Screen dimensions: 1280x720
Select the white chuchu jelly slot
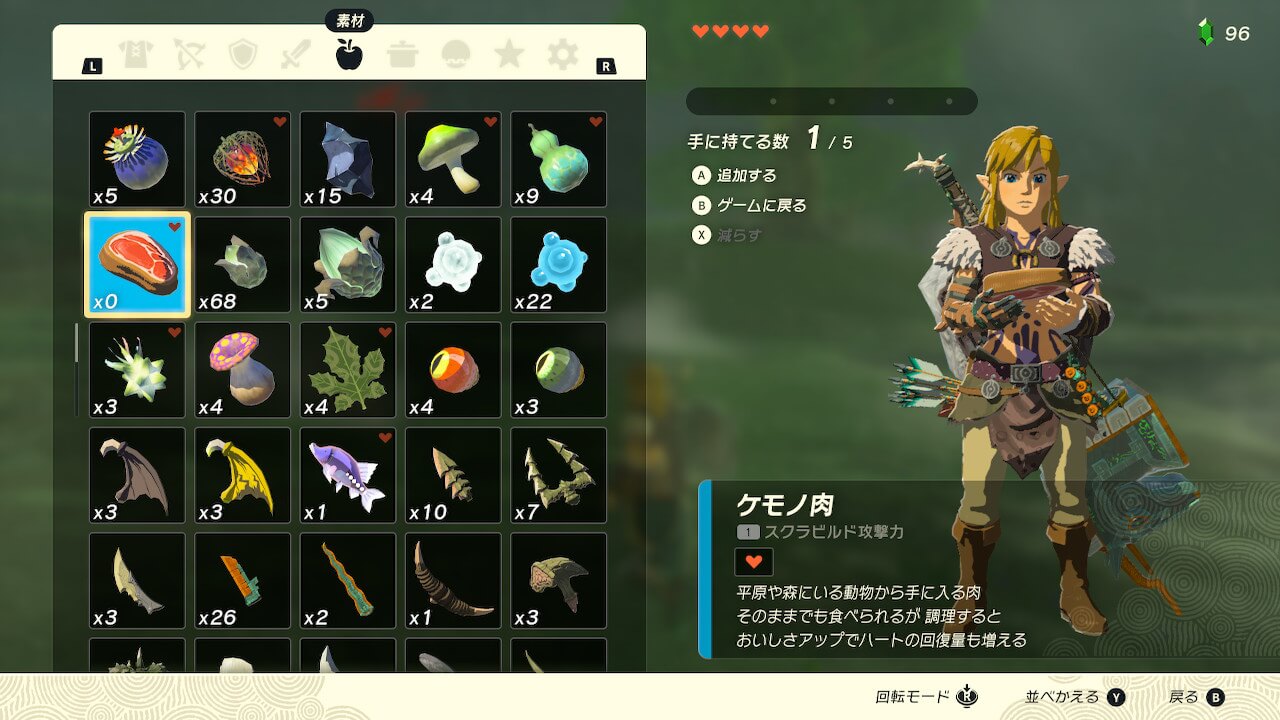click(x=453, y=265)
